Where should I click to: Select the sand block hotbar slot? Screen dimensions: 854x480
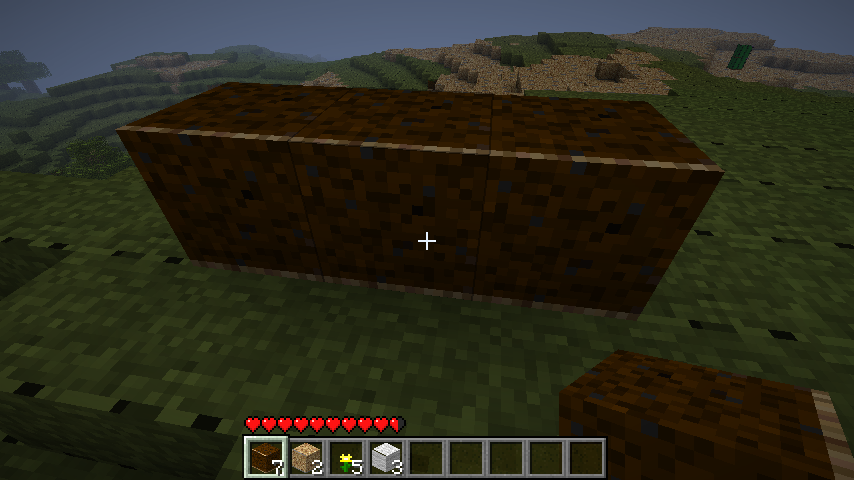click(306, 458)
